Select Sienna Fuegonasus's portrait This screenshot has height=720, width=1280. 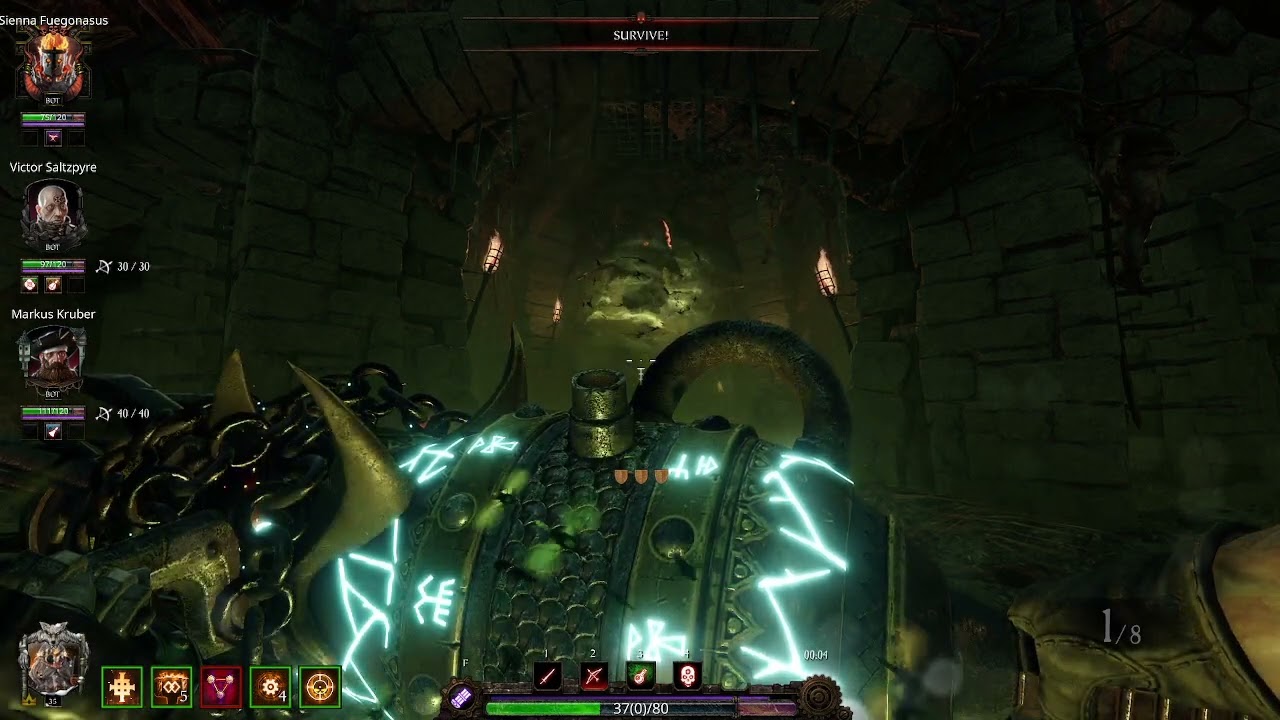tap(54, 64)
